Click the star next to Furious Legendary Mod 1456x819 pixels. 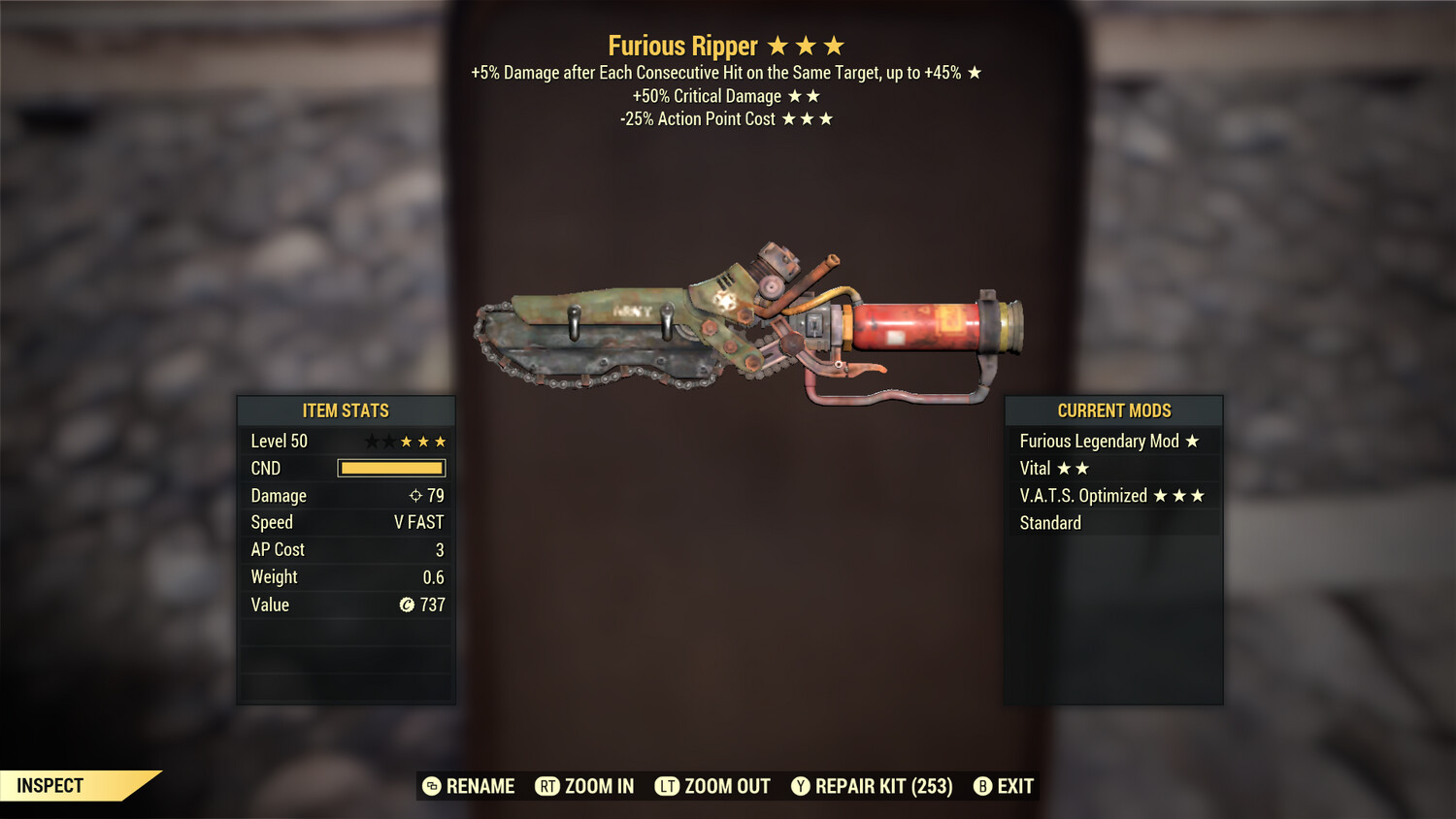[1192, 441]
